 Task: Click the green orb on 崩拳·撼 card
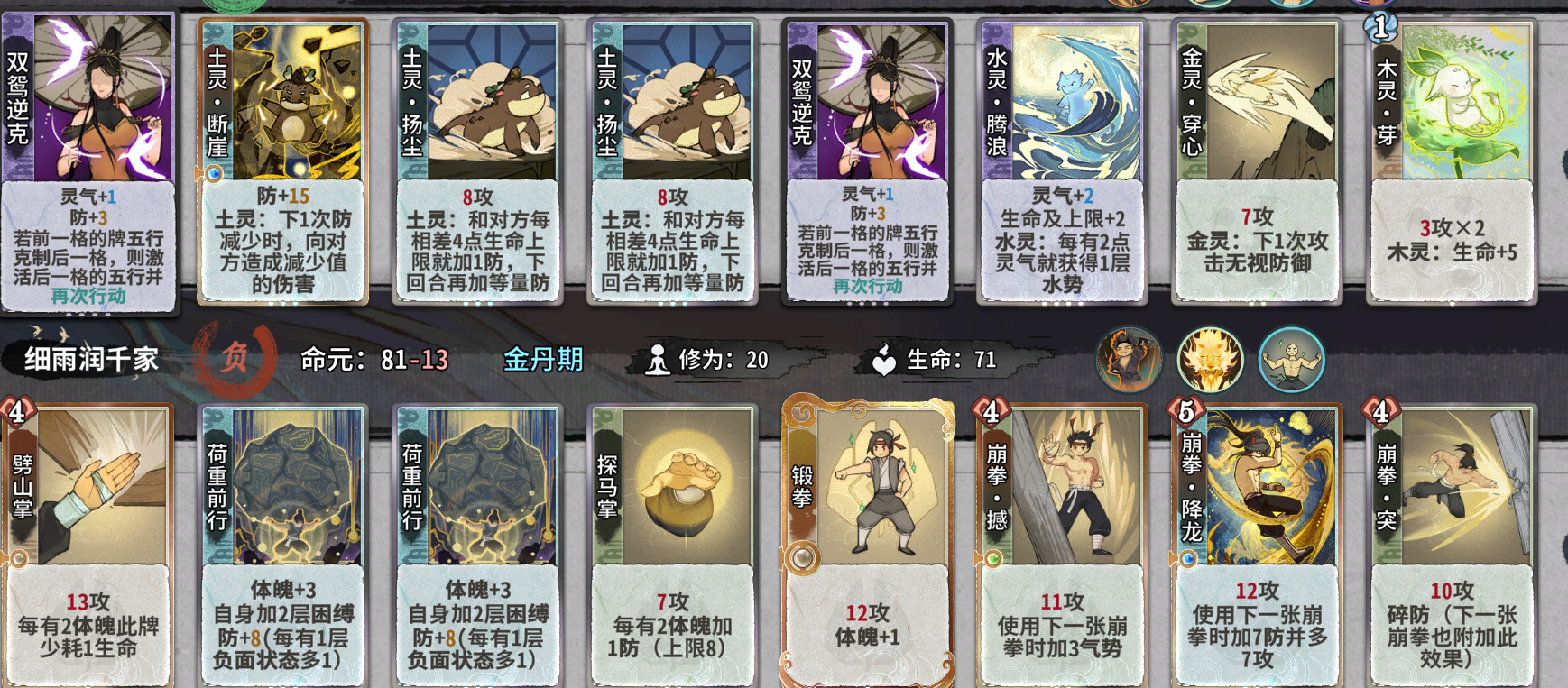point(995,557)
